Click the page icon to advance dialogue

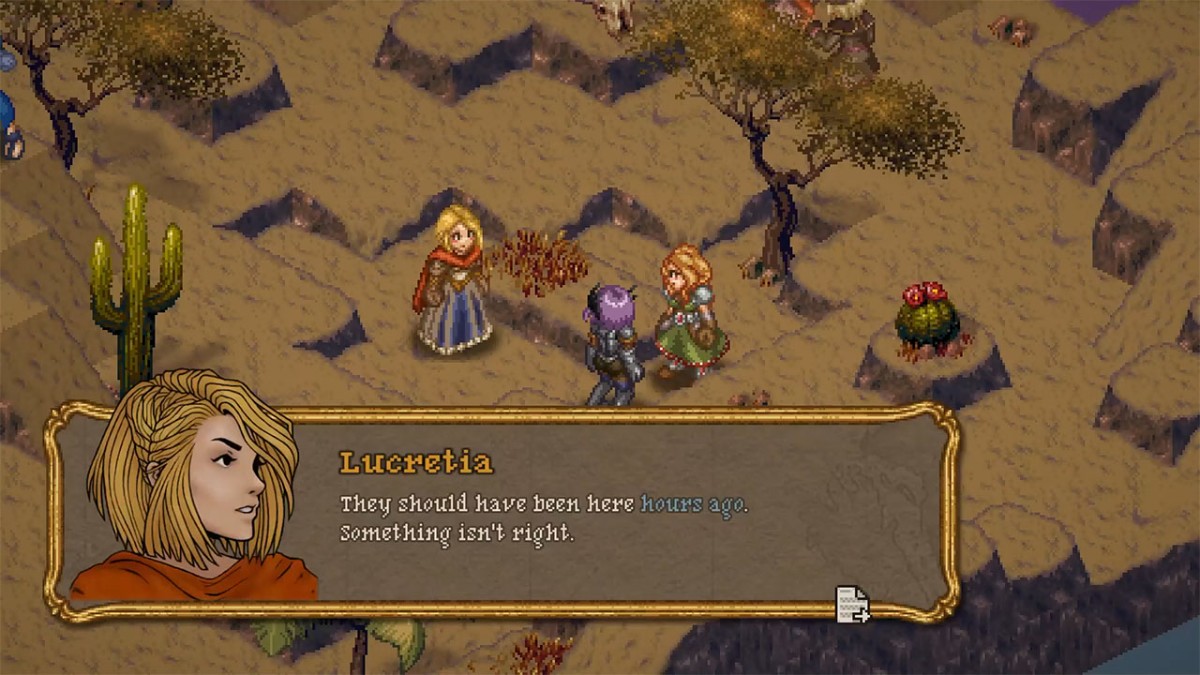pos(852,604)
